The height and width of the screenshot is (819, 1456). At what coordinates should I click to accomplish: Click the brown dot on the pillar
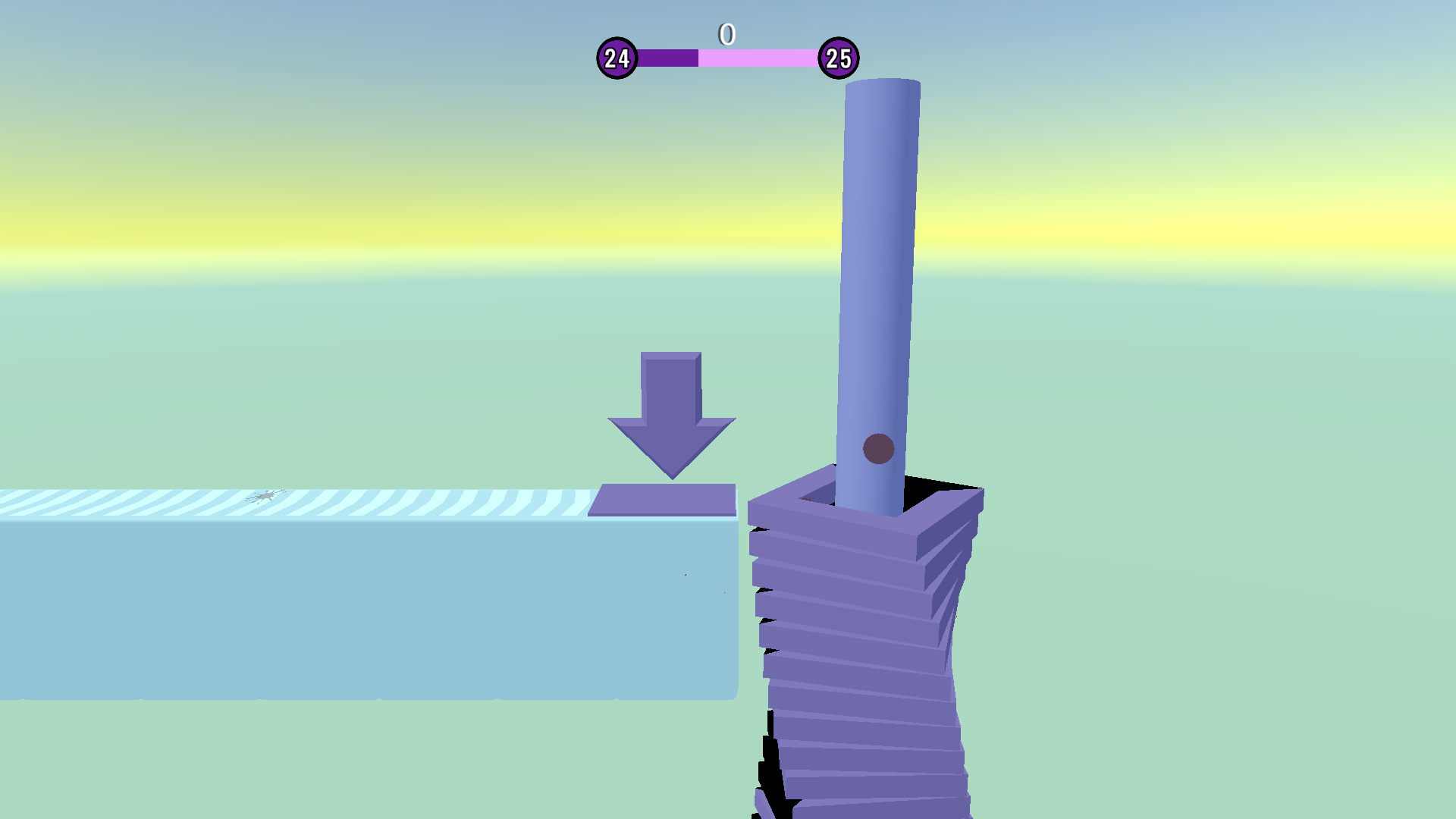point(880,449)
